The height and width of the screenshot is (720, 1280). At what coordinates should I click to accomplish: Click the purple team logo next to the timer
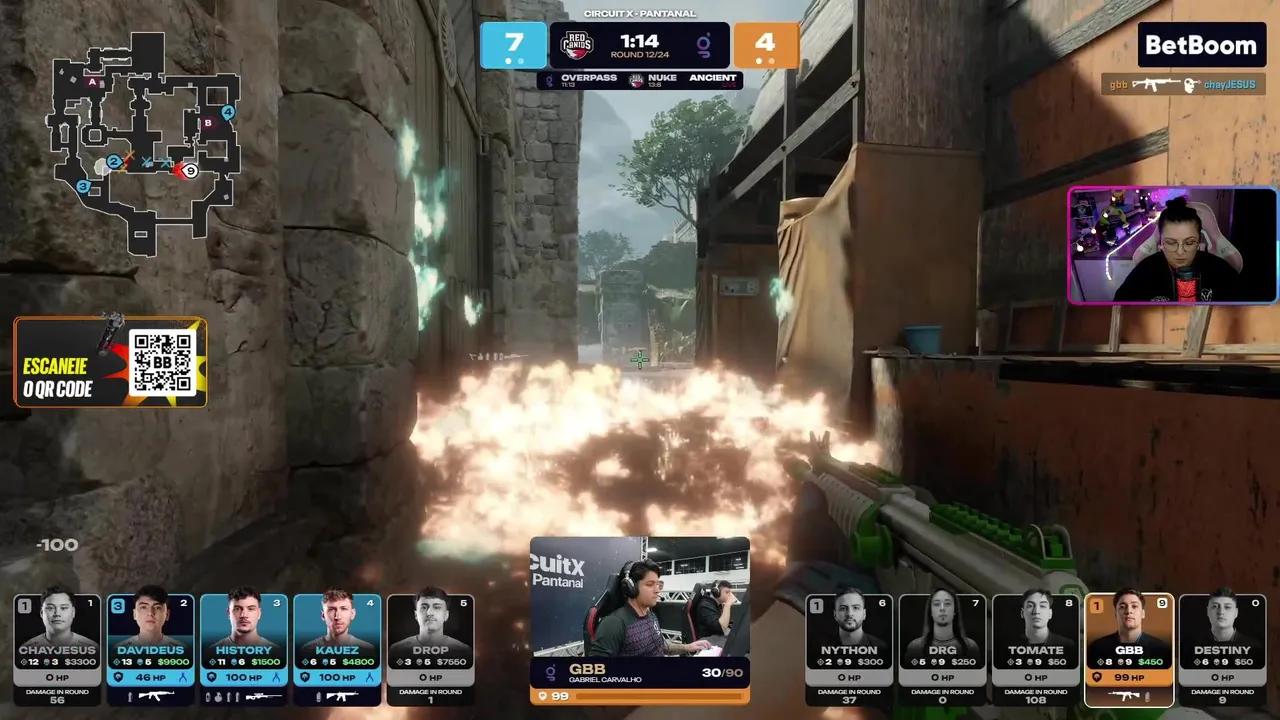[x=706, y=44]
